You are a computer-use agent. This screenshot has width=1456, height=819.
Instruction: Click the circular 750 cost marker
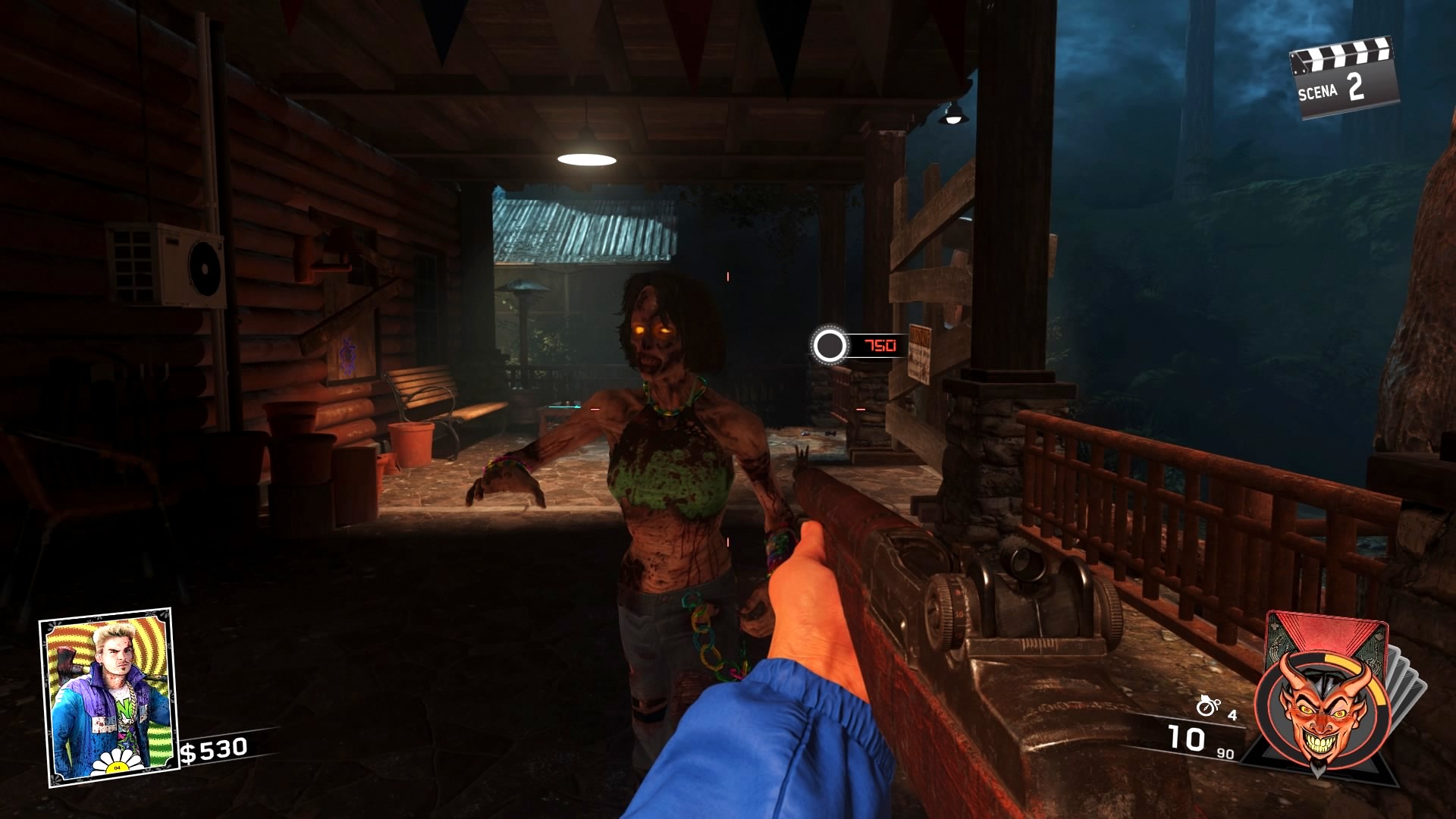coord(830,346)
